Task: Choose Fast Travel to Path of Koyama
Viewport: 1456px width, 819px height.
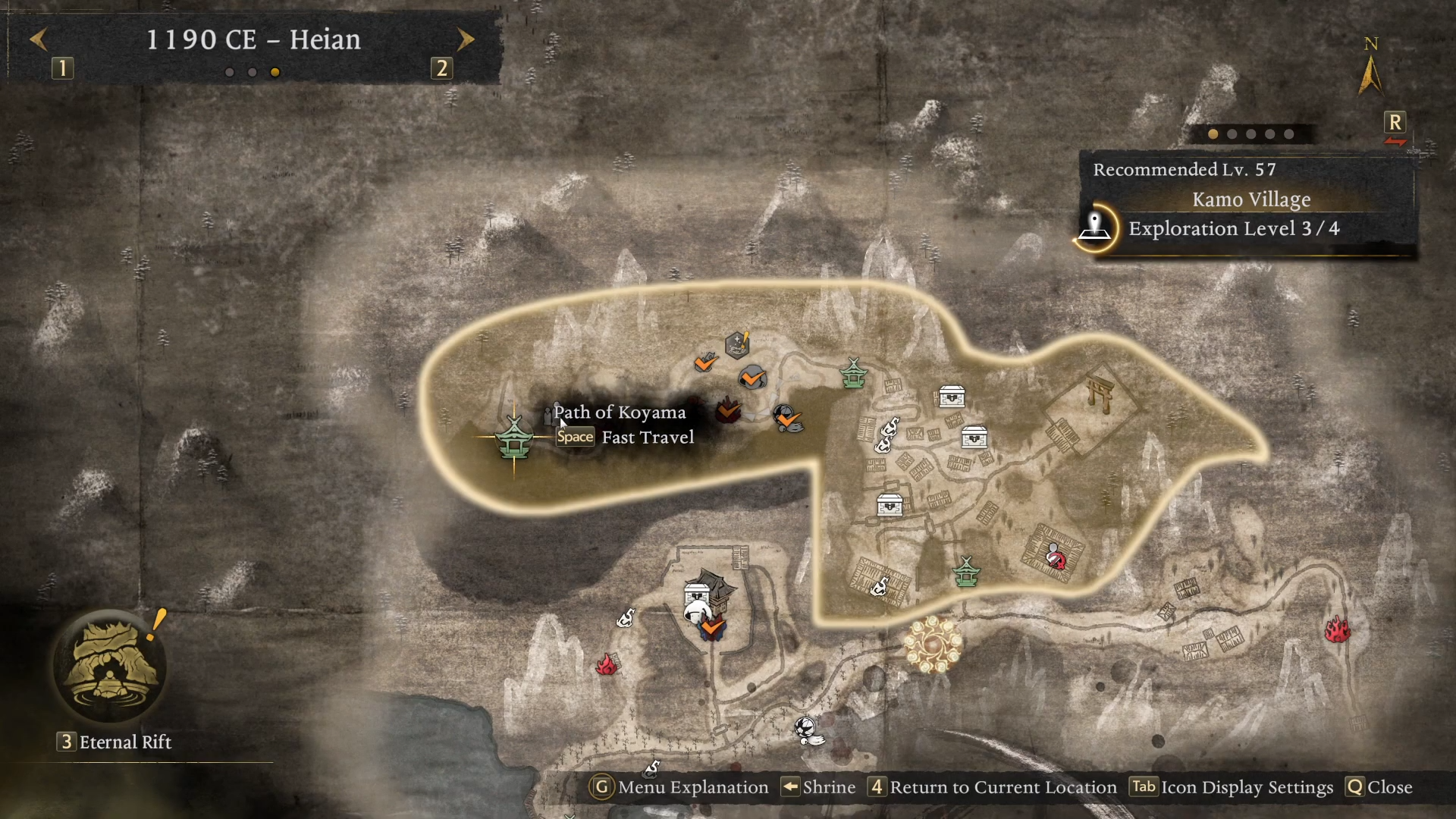Action: pyautogui.click(x=626, y=438)
